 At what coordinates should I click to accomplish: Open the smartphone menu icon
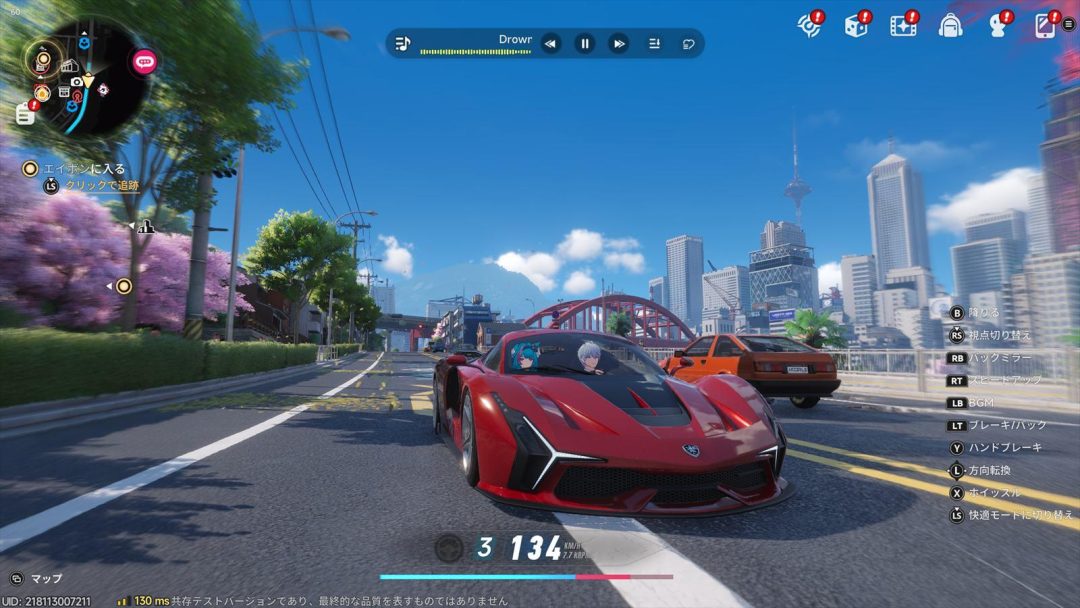(x=1044, y=25)
